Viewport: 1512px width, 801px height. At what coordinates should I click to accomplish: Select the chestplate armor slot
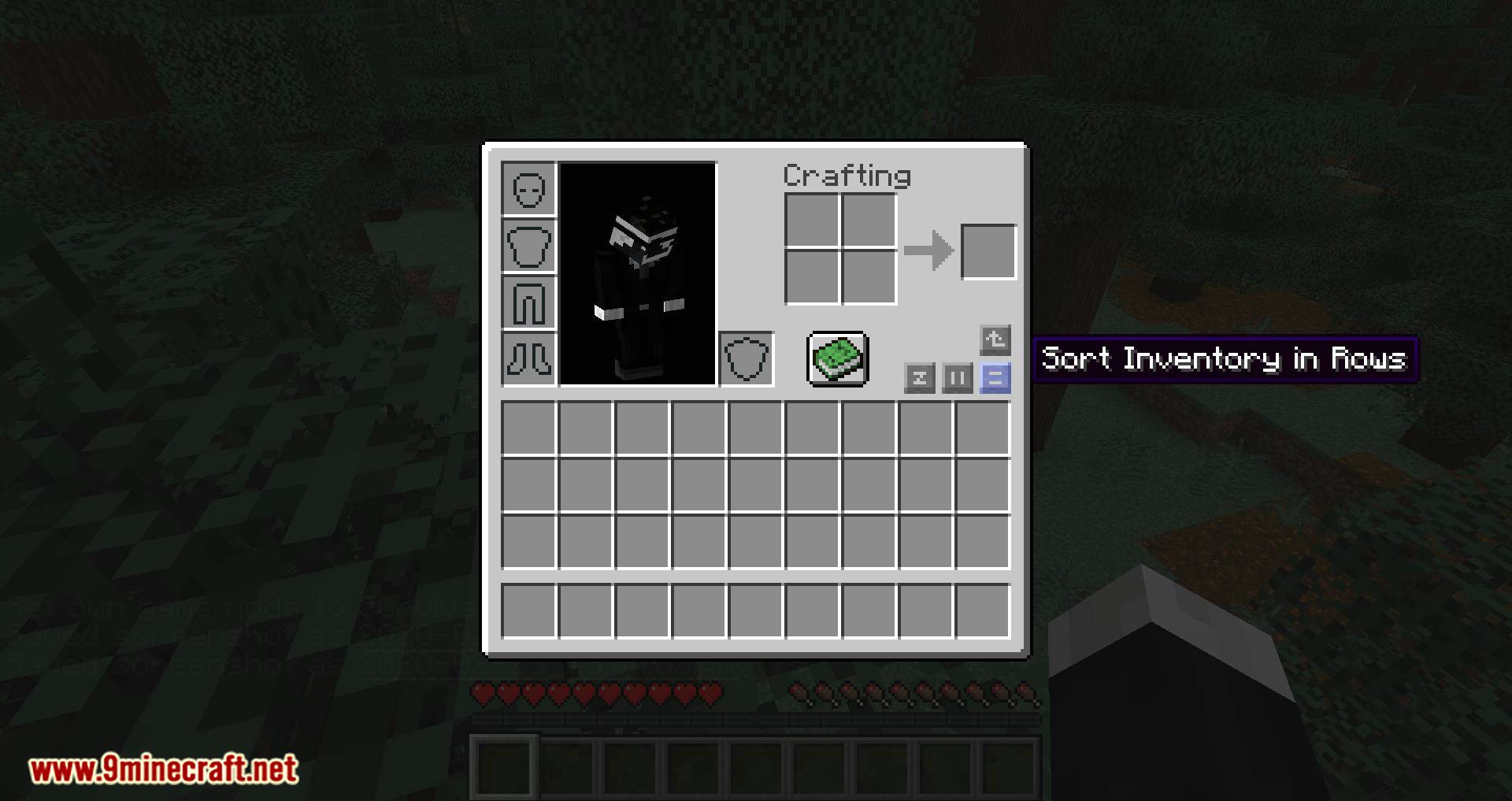(x=528, y=246)
